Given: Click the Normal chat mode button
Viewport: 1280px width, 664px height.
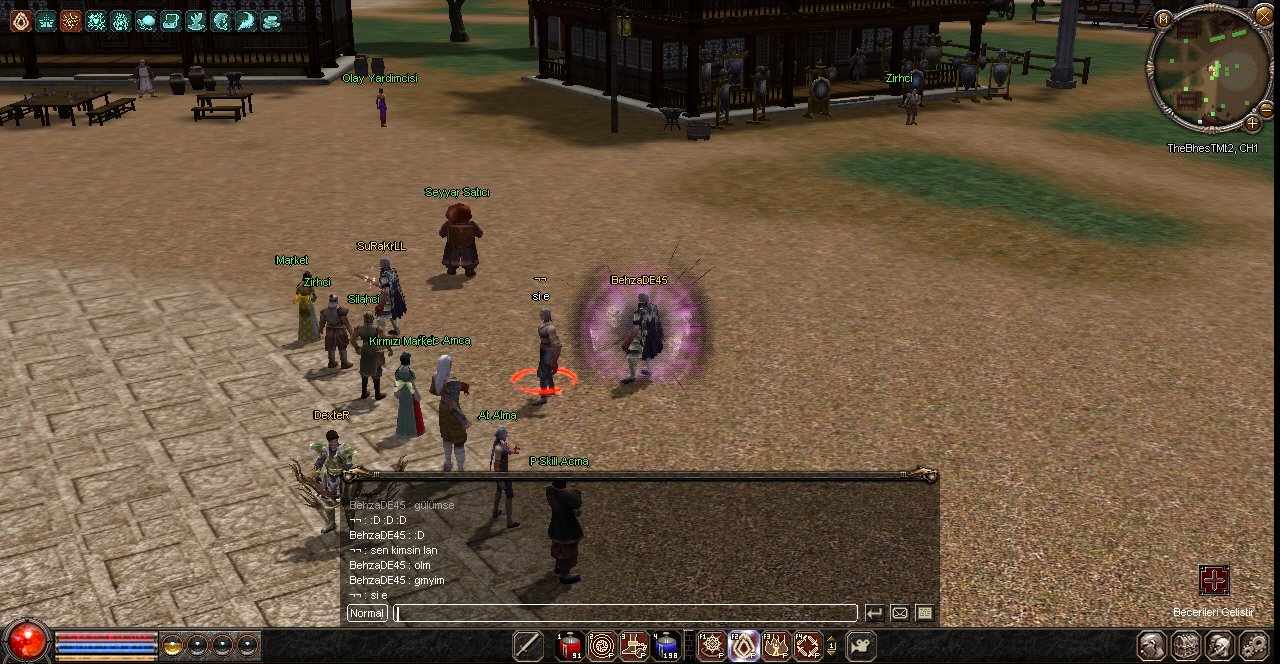Looking at the screenshot, I should (x=367, y=613).
